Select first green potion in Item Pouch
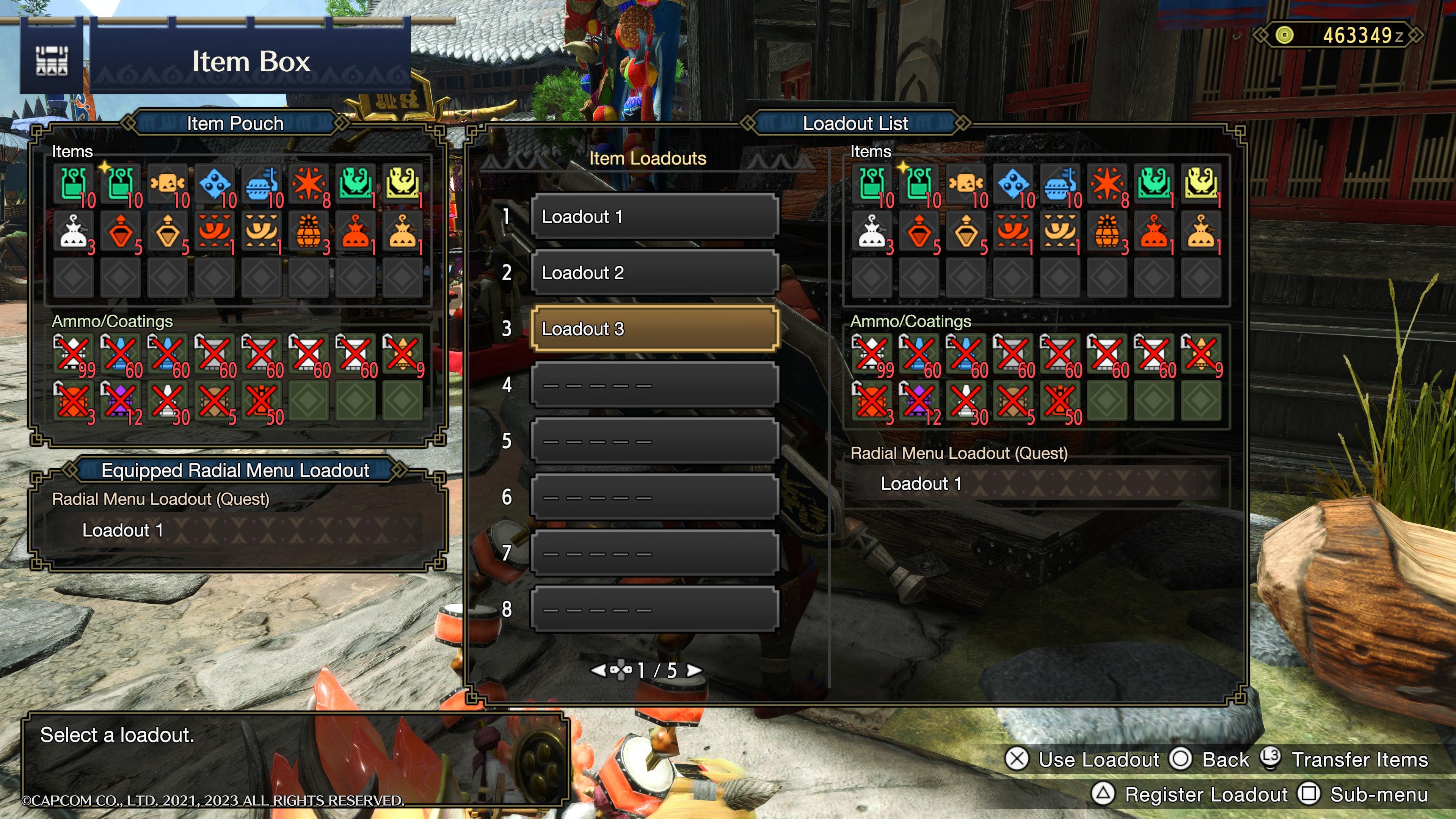 pos(74,184)
